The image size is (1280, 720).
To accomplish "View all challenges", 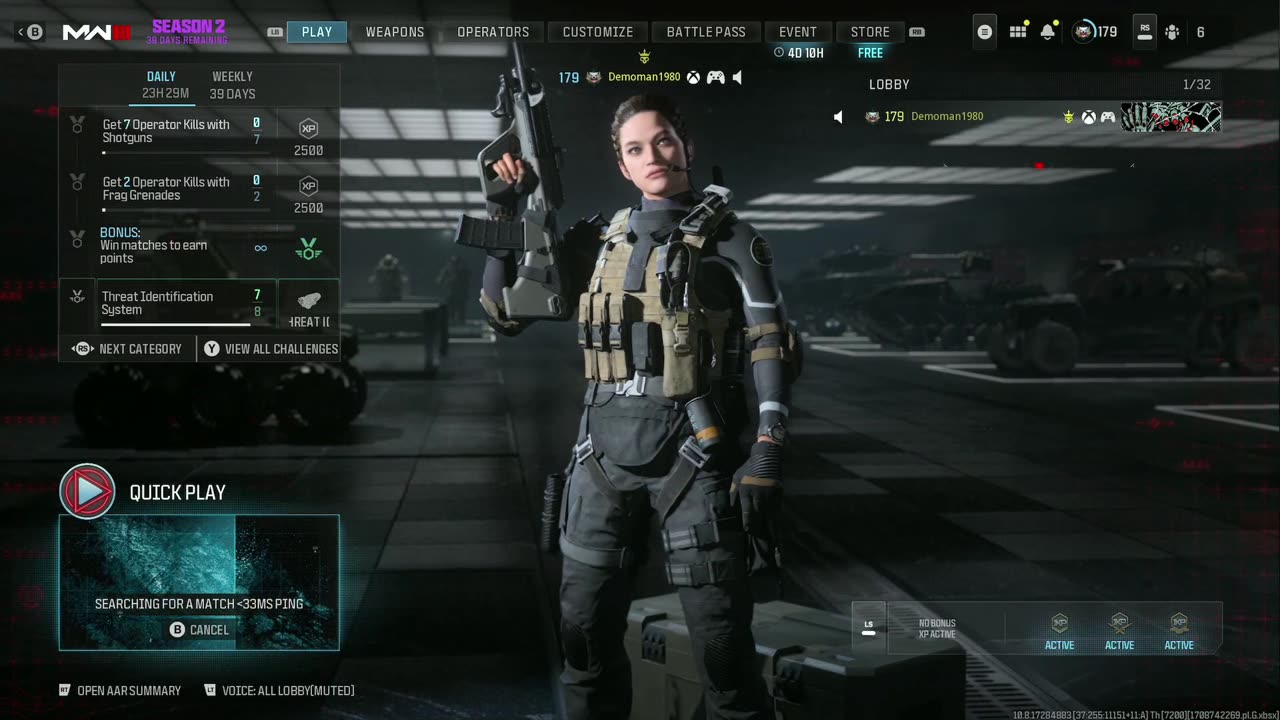I will click(271, 349).
